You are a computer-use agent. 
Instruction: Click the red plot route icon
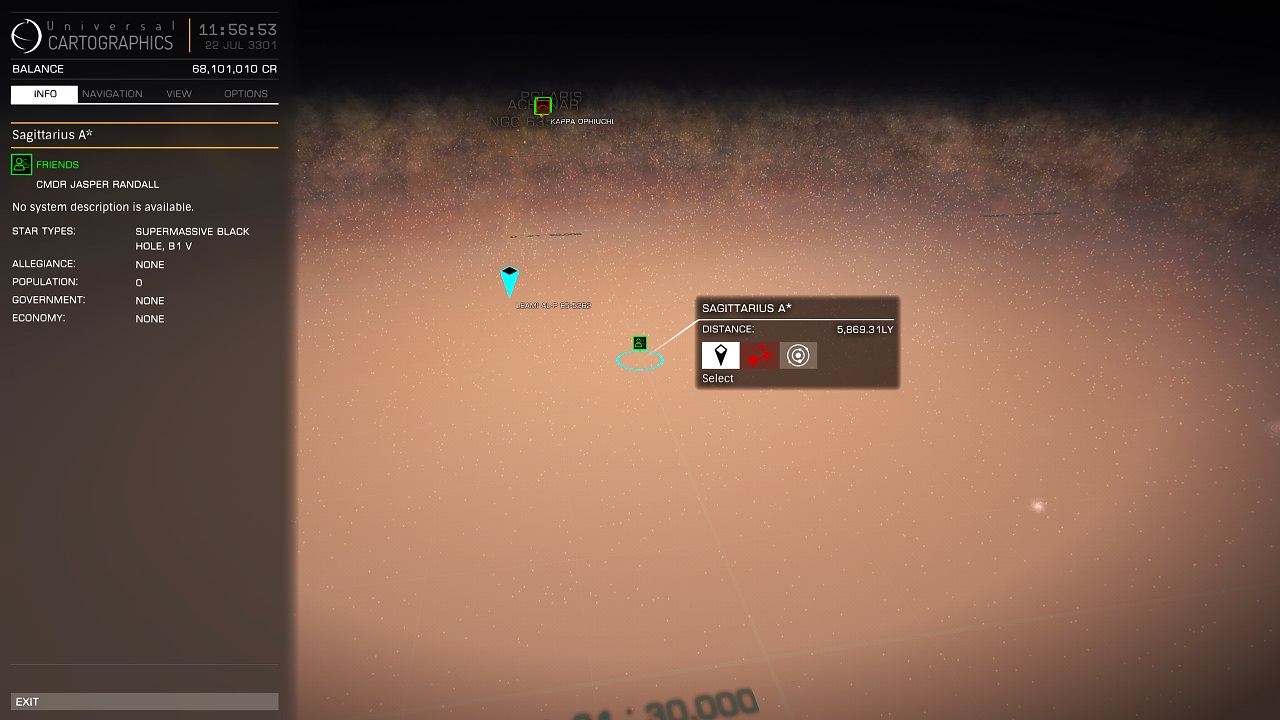click(x=759, y=355)
